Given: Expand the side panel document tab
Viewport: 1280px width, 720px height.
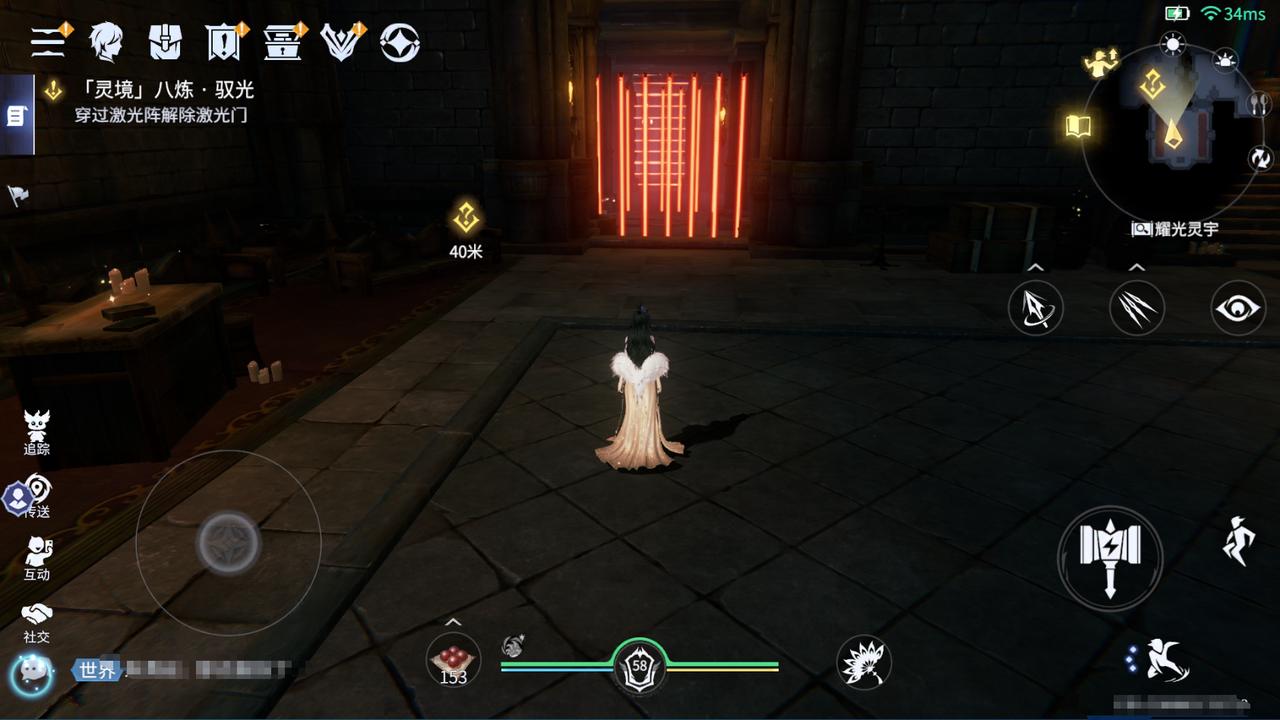Looking at the screenshot, I should click(x=16, y=116).
